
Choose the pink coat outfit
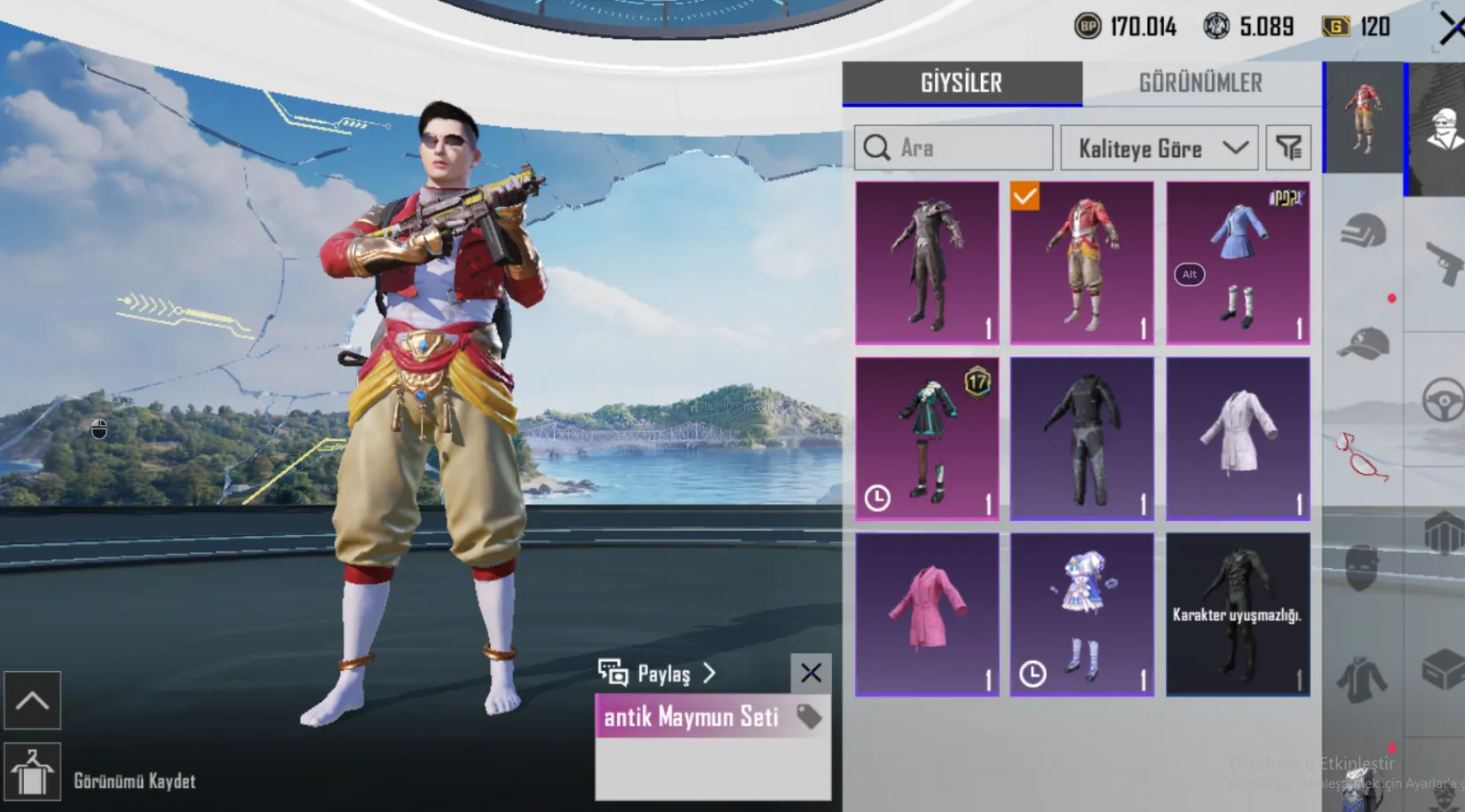tap(927, 614)
